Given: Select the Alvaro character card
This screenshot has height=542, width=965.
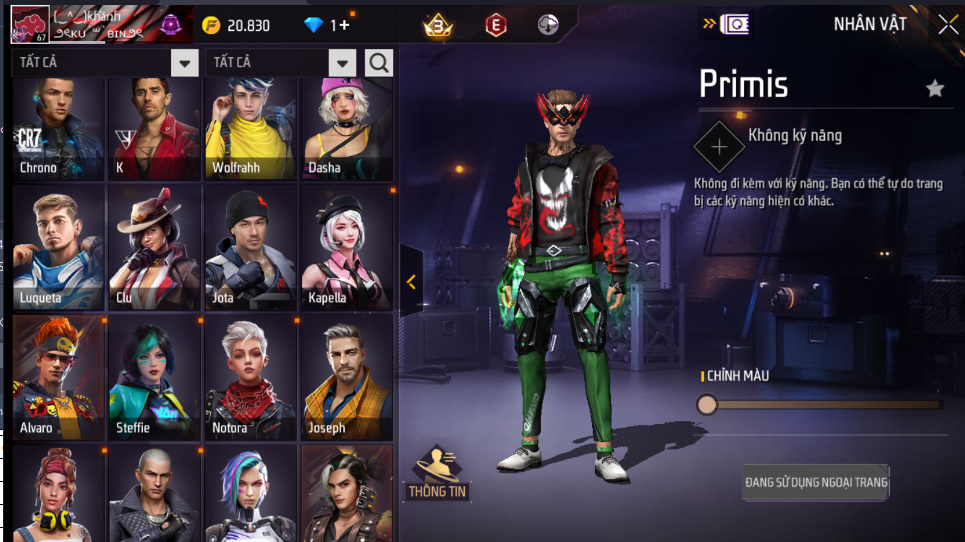Looking at the screenshot, I should tap(58, 378).
